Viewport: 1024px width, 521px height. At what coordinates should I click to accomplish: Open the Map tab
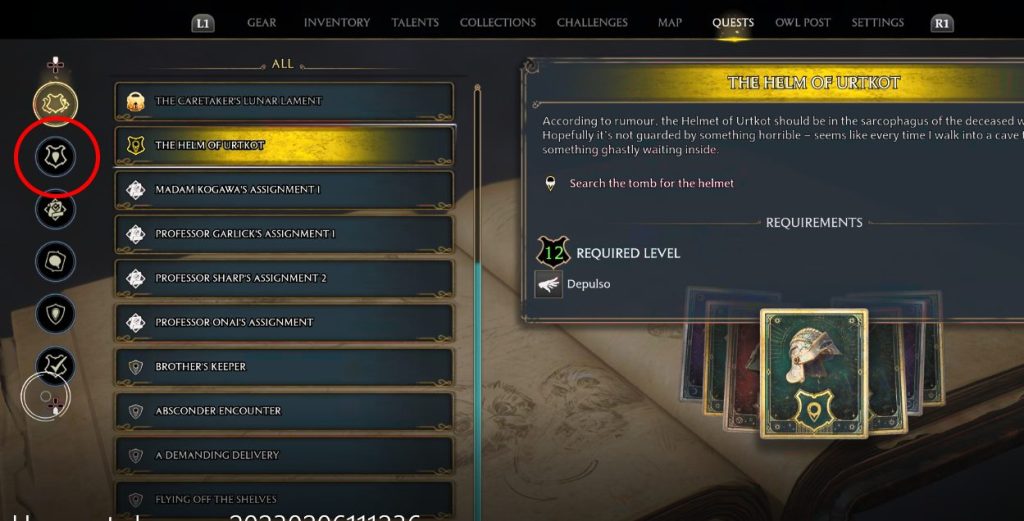pyautogui.click(x=670, y=22)
